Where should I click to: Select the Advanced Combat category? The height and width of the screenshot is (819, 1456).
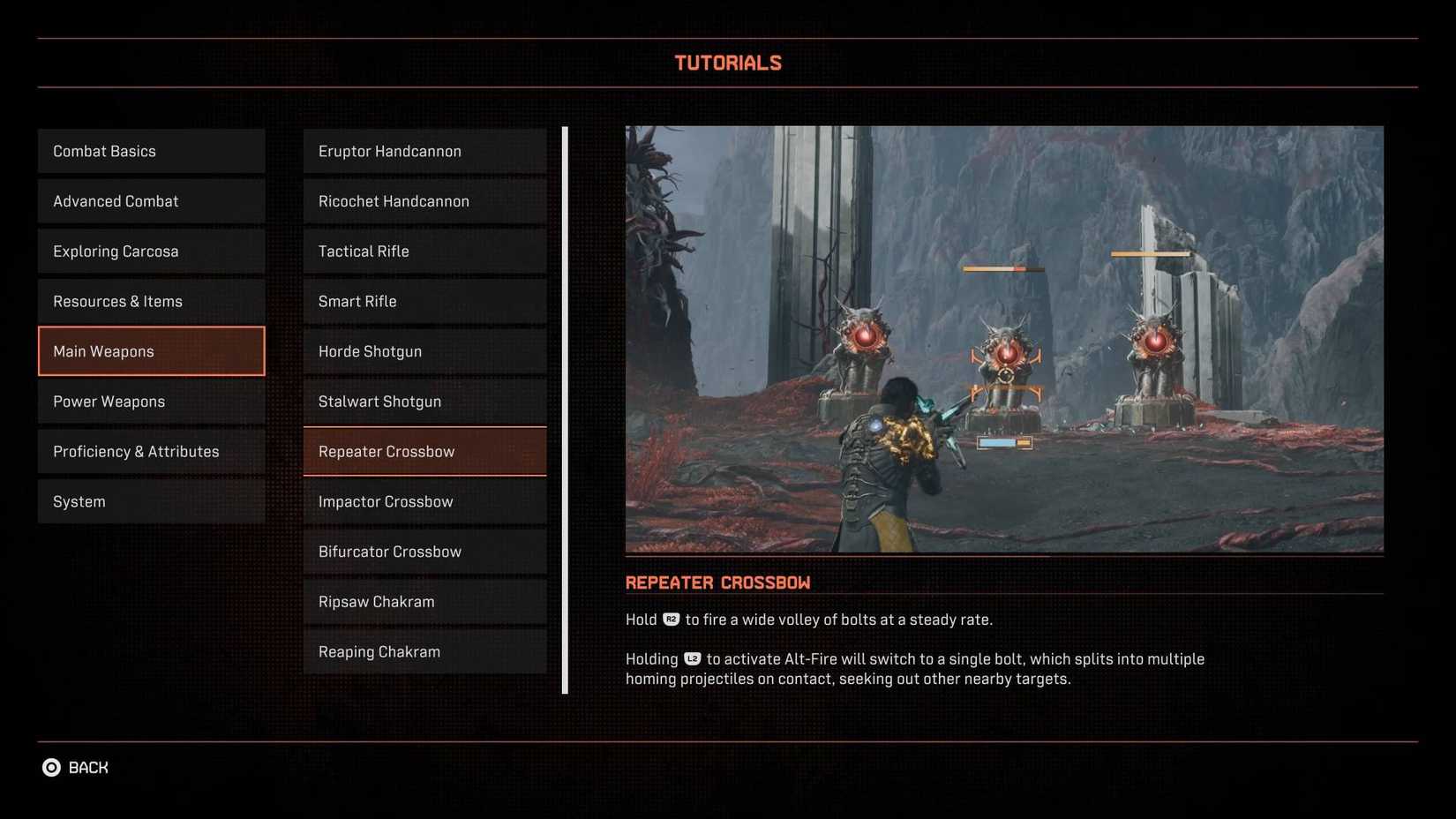coord(151,201)
